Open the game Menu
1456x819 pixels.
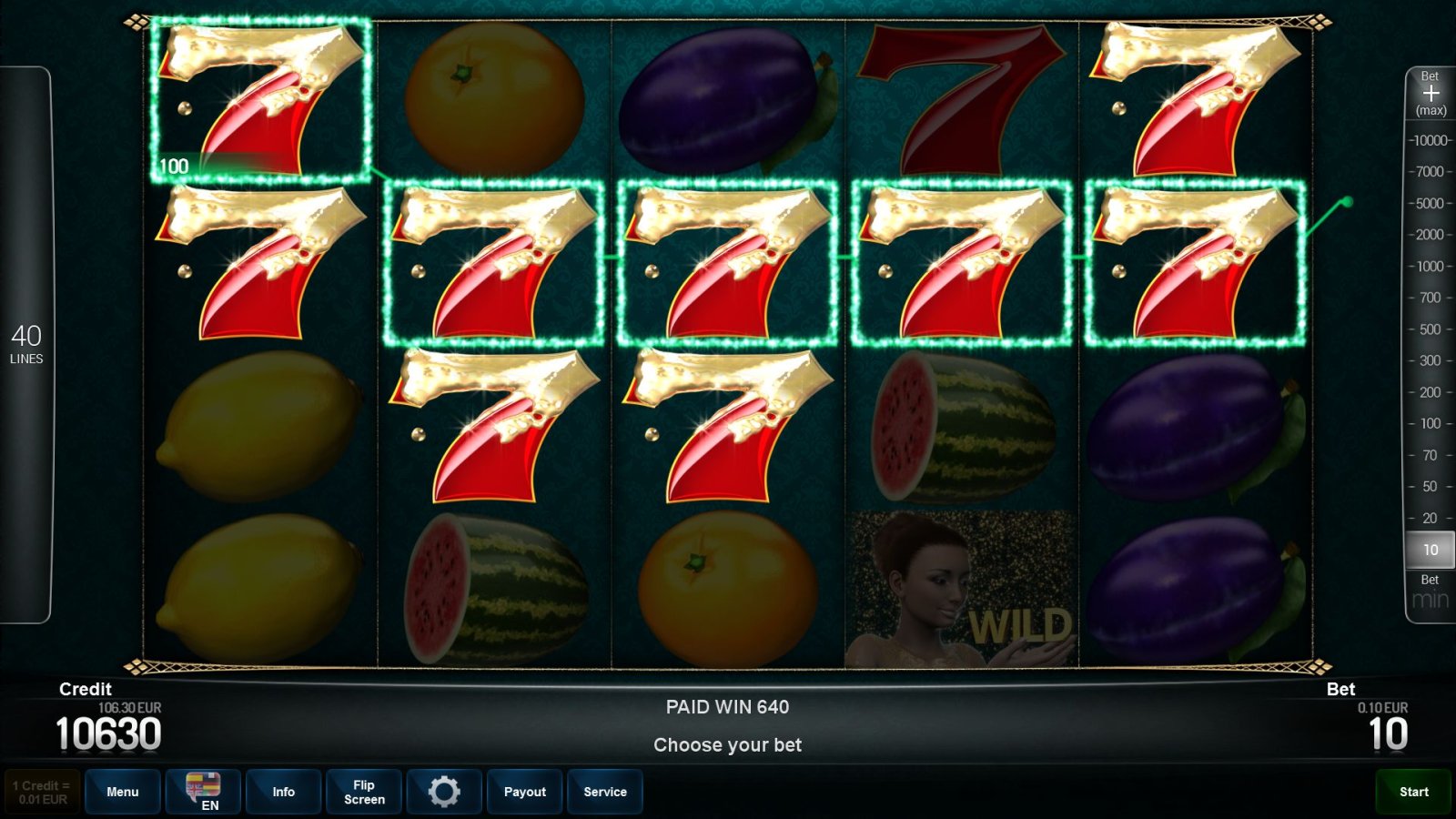[x=123, y=792]
